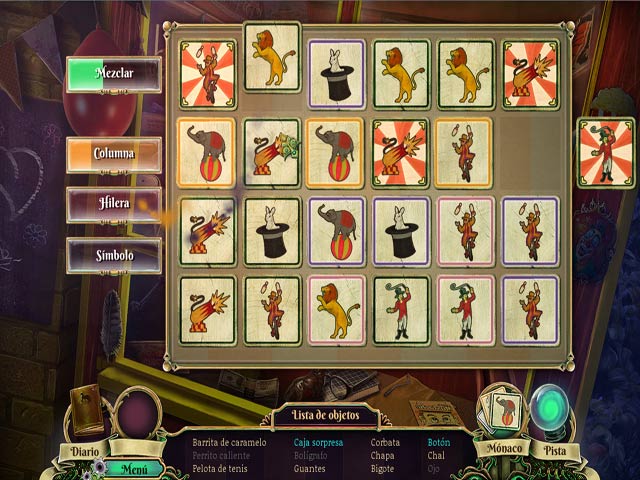This screenshot has height=480, width=640.
Task: Click the lion tile with pink border
Action: coord(336,310)
